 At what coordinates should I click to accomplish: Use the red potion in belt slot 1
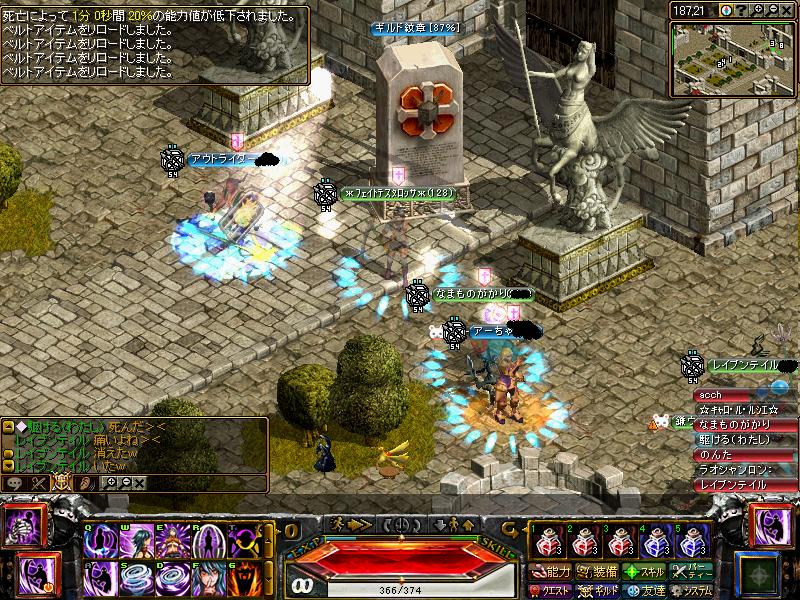tap(547, 543)
